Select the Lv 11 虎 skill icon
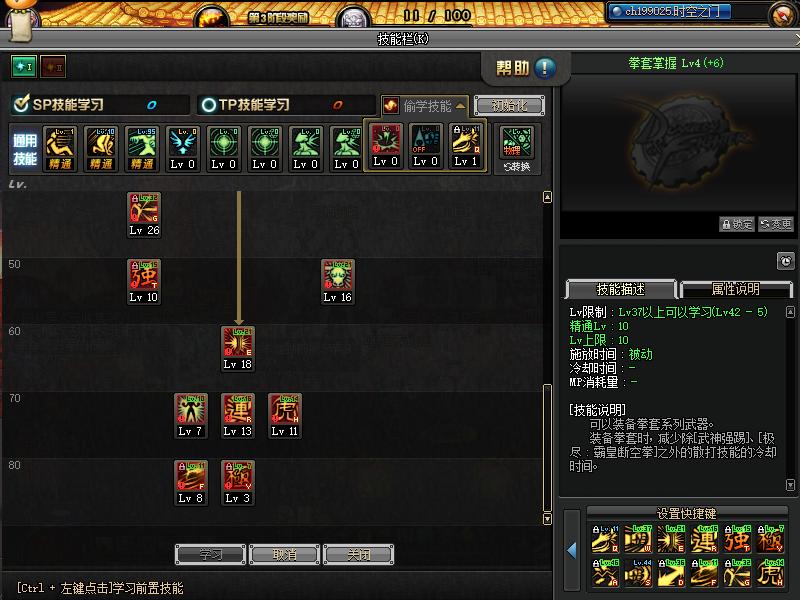The height and width of the screenshot is (600, 800). pos(285,409)
